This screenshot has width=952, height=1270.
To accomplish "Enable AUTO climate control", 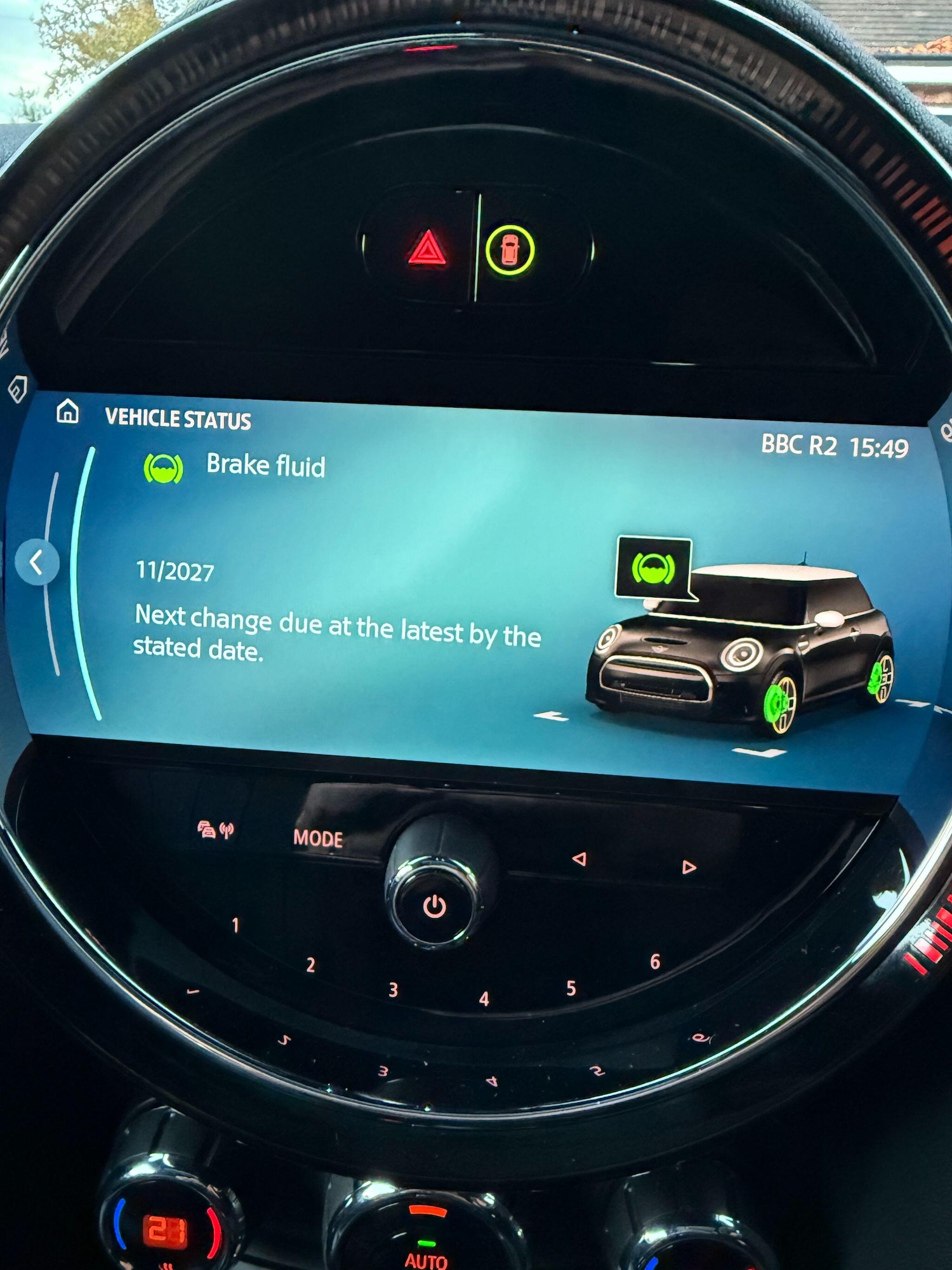I will 426,1260.
